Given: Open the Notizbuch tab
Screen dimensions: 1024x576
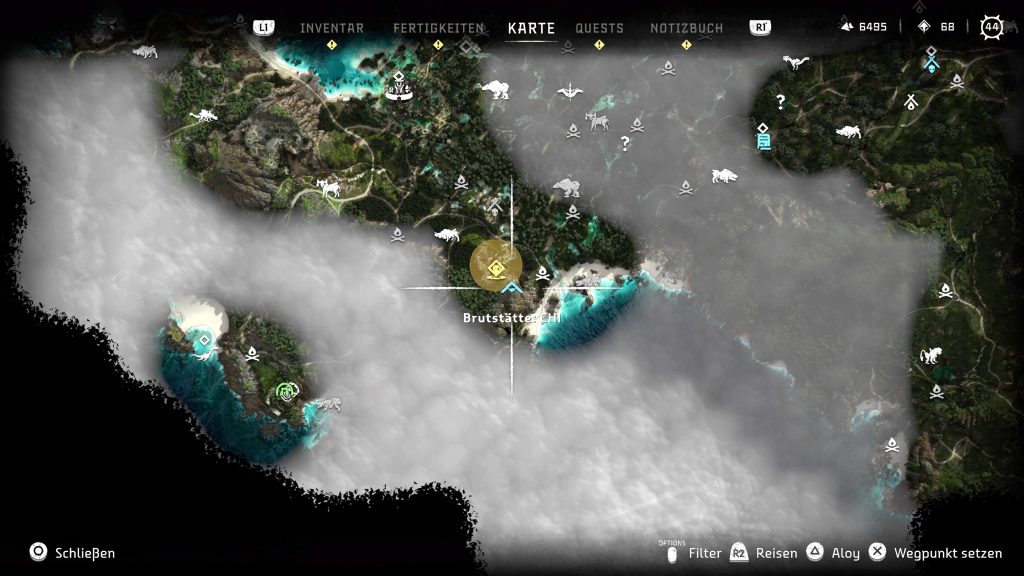Looking at the screenshot, I should click(686, 28).
